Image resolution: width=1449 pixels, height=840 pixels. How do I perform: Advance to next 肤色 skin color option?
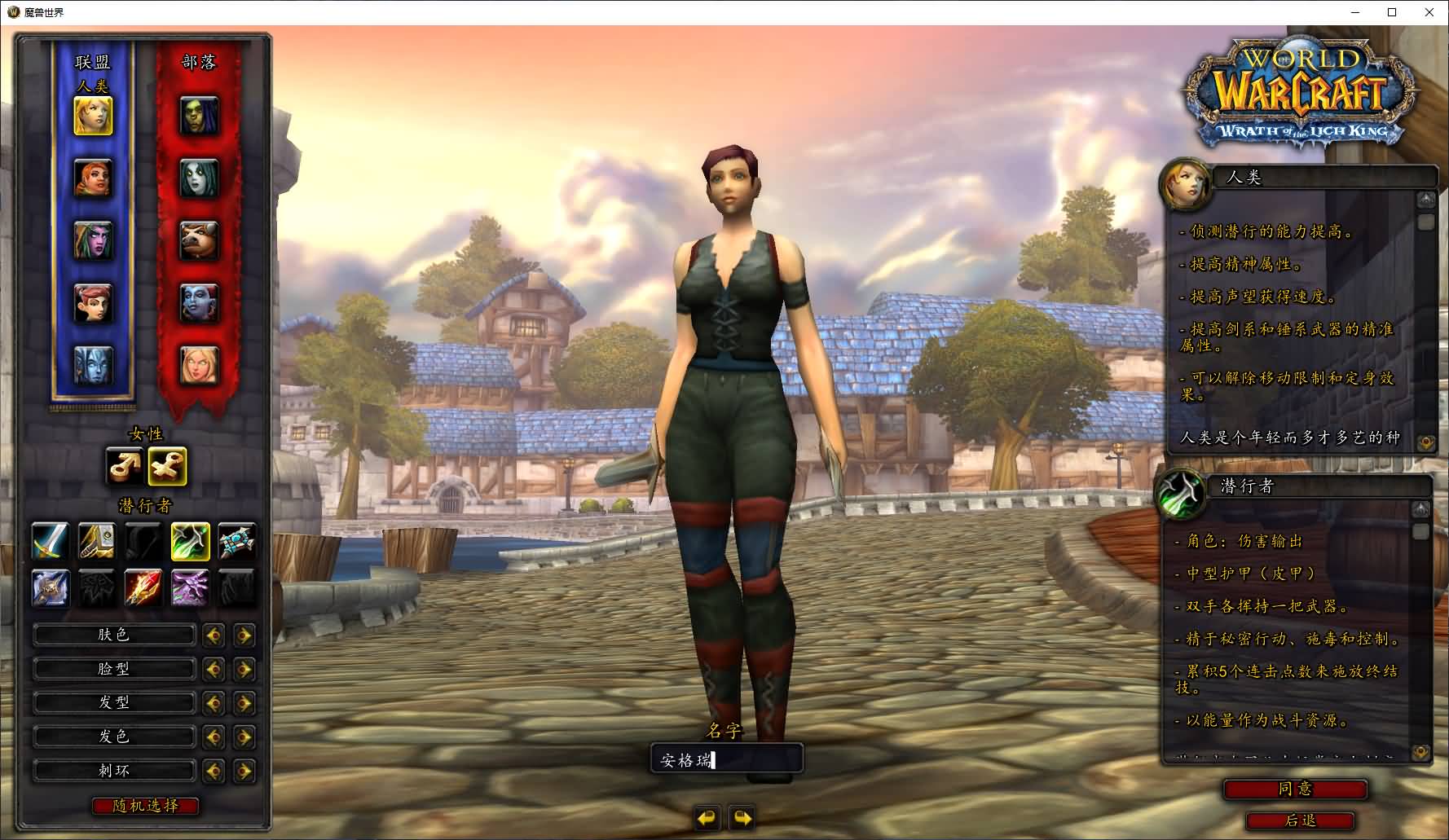pyautogui.click(x=244, y=635)
